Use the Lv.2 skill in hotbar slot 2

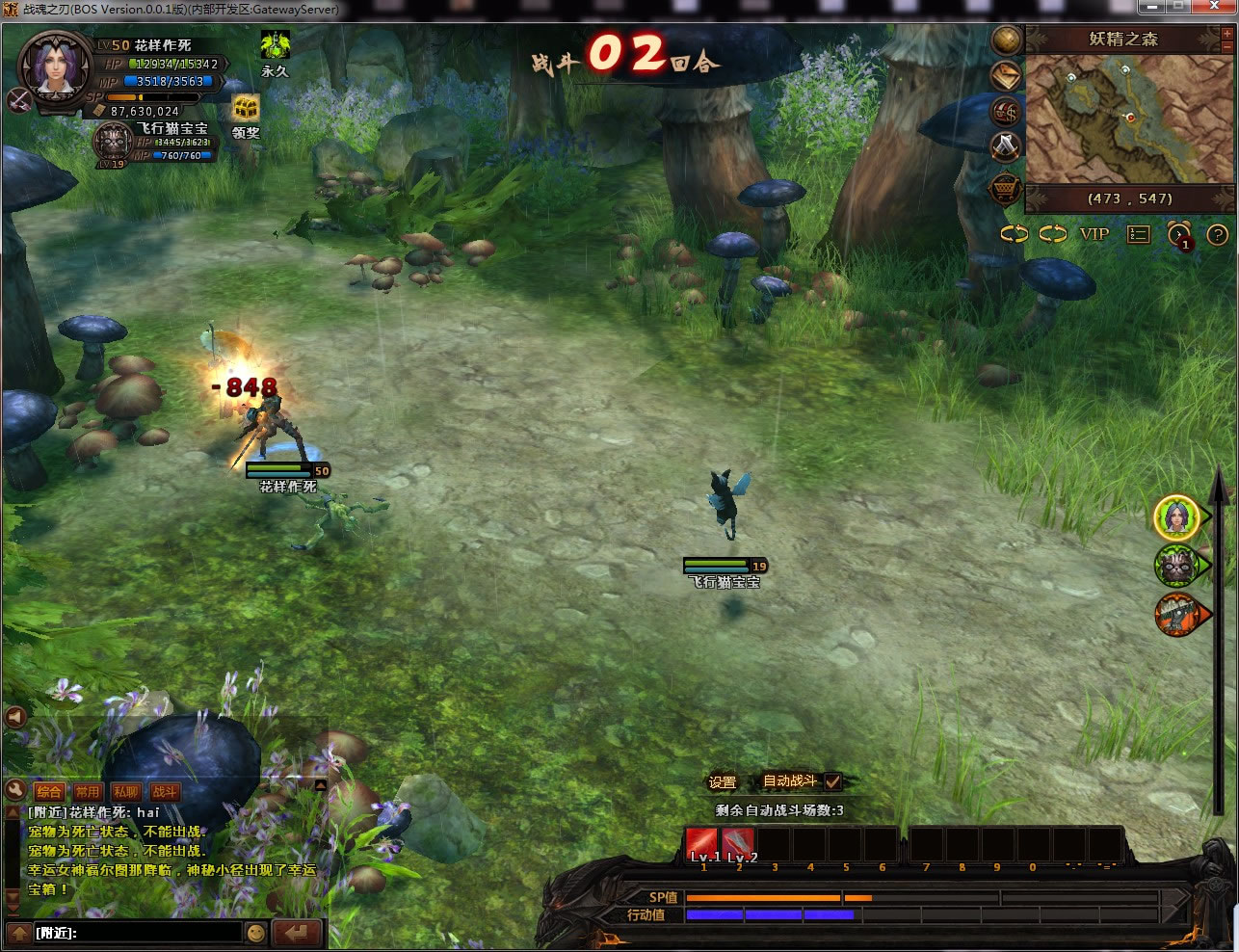click(x=739, y=844)
